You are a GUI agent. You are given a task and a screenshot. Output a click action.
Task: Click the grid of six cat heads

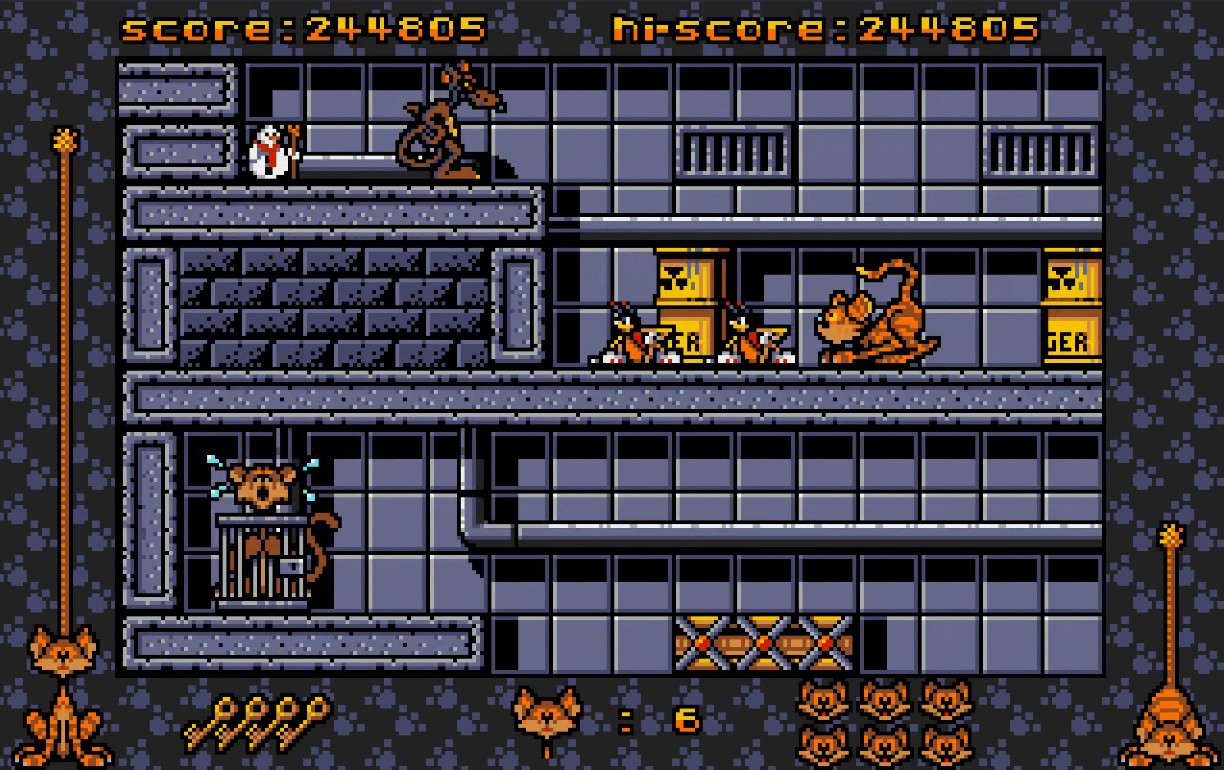(x=884, y=721)
